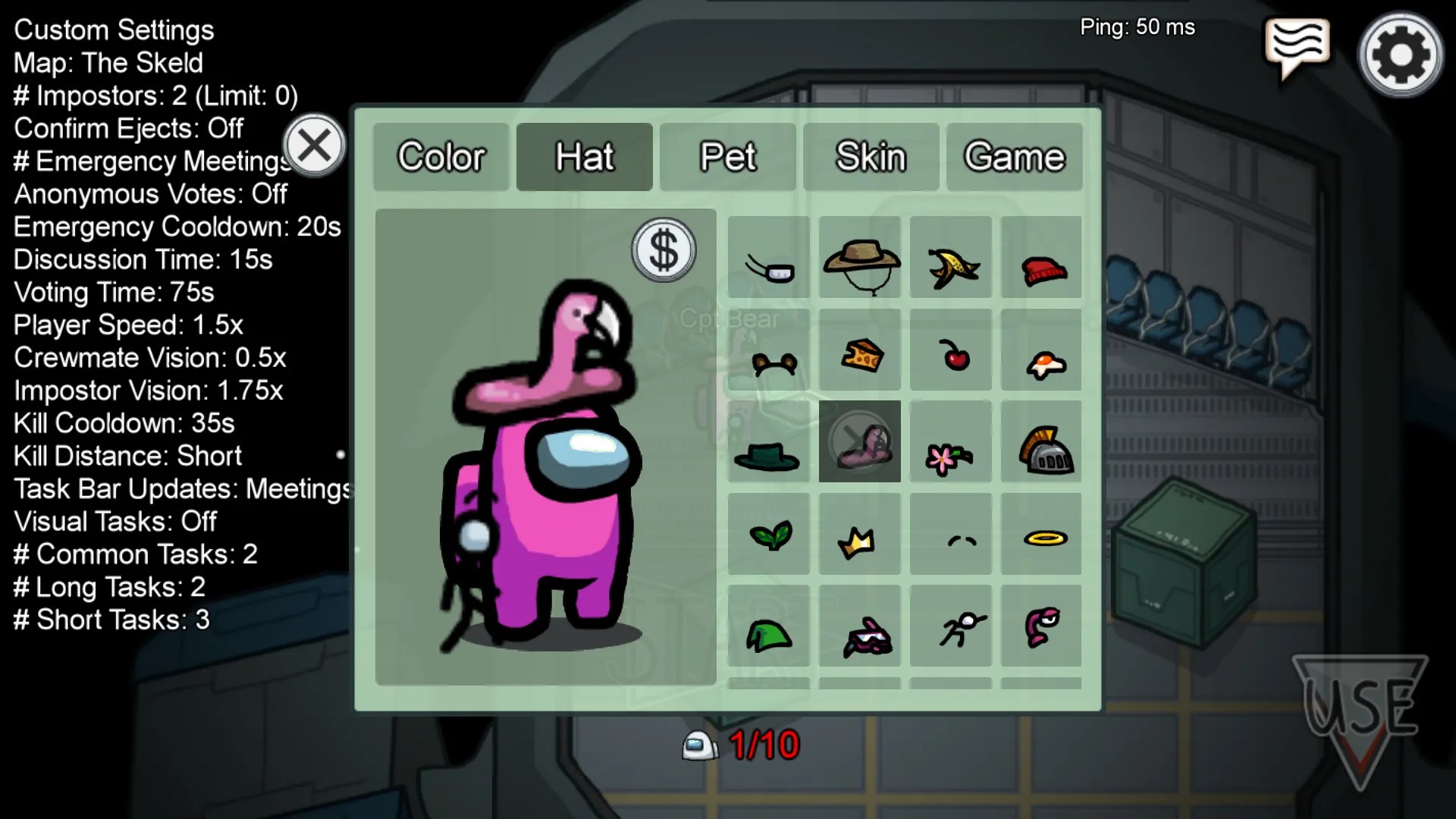Choose the knight helmet hat

pyautogui.click(x=1041, y=447)
